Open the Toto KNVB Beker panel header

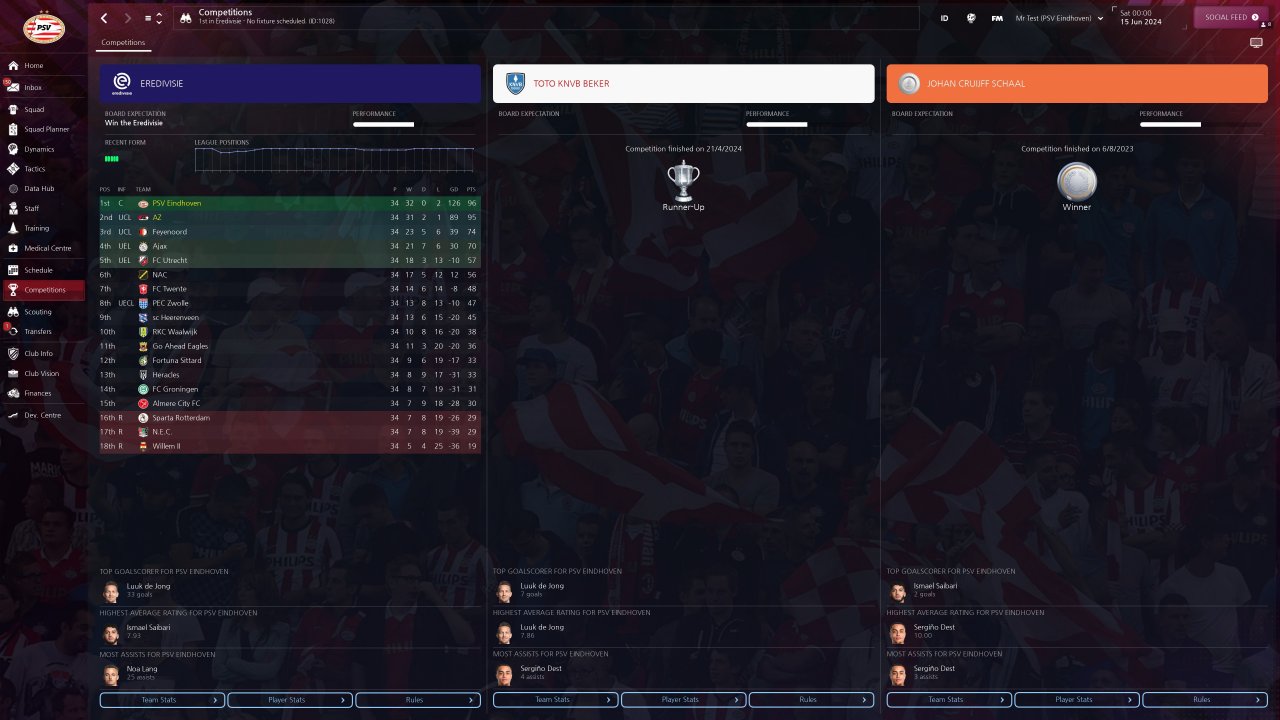pos(683,84)
